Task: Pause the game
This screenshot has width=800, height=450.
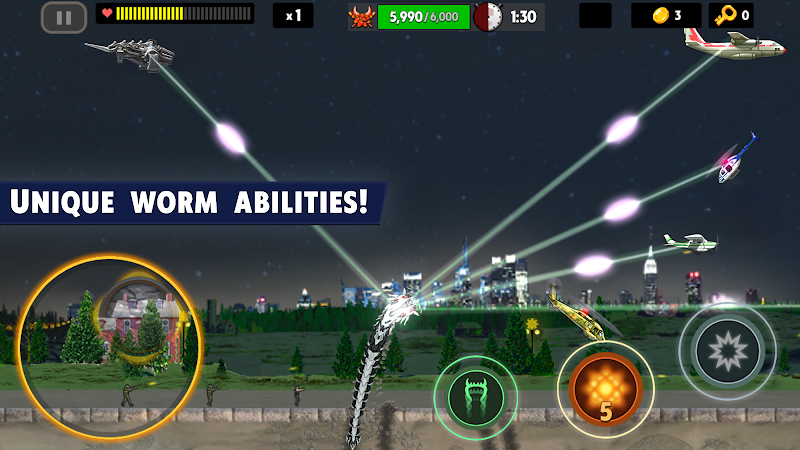Action: [64, 16]
